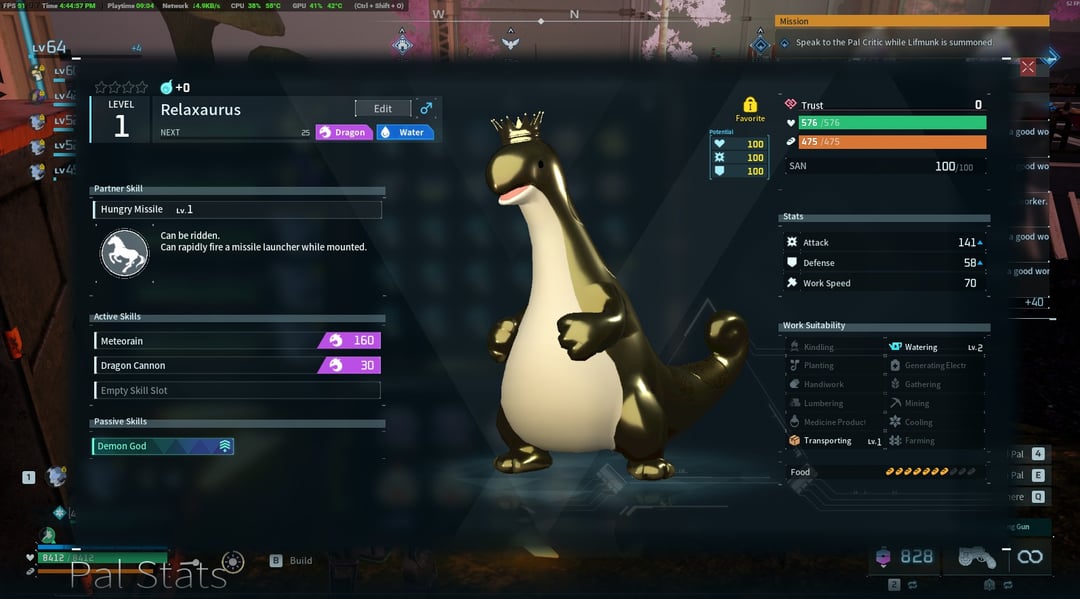Choose the Empty Skill Slot
Viewport: 1080px width, 599px height.
point(237,390)
